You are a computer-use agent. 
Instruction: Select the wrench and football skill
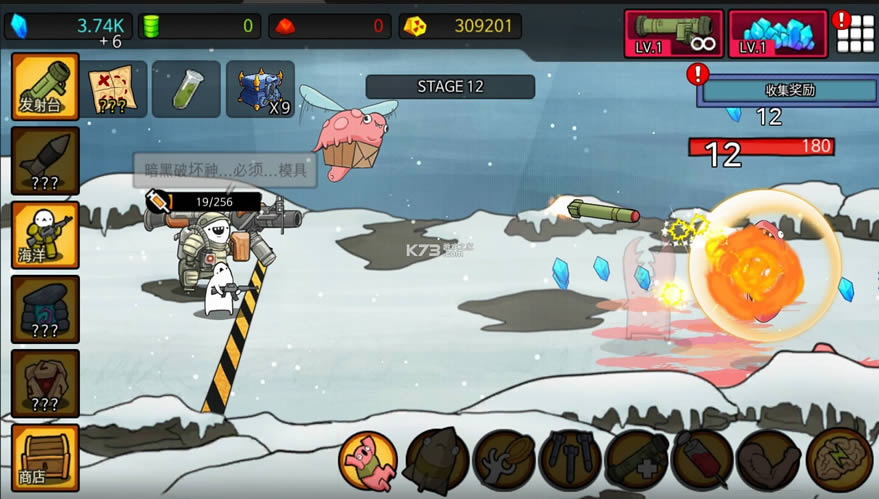pos(504,461)
